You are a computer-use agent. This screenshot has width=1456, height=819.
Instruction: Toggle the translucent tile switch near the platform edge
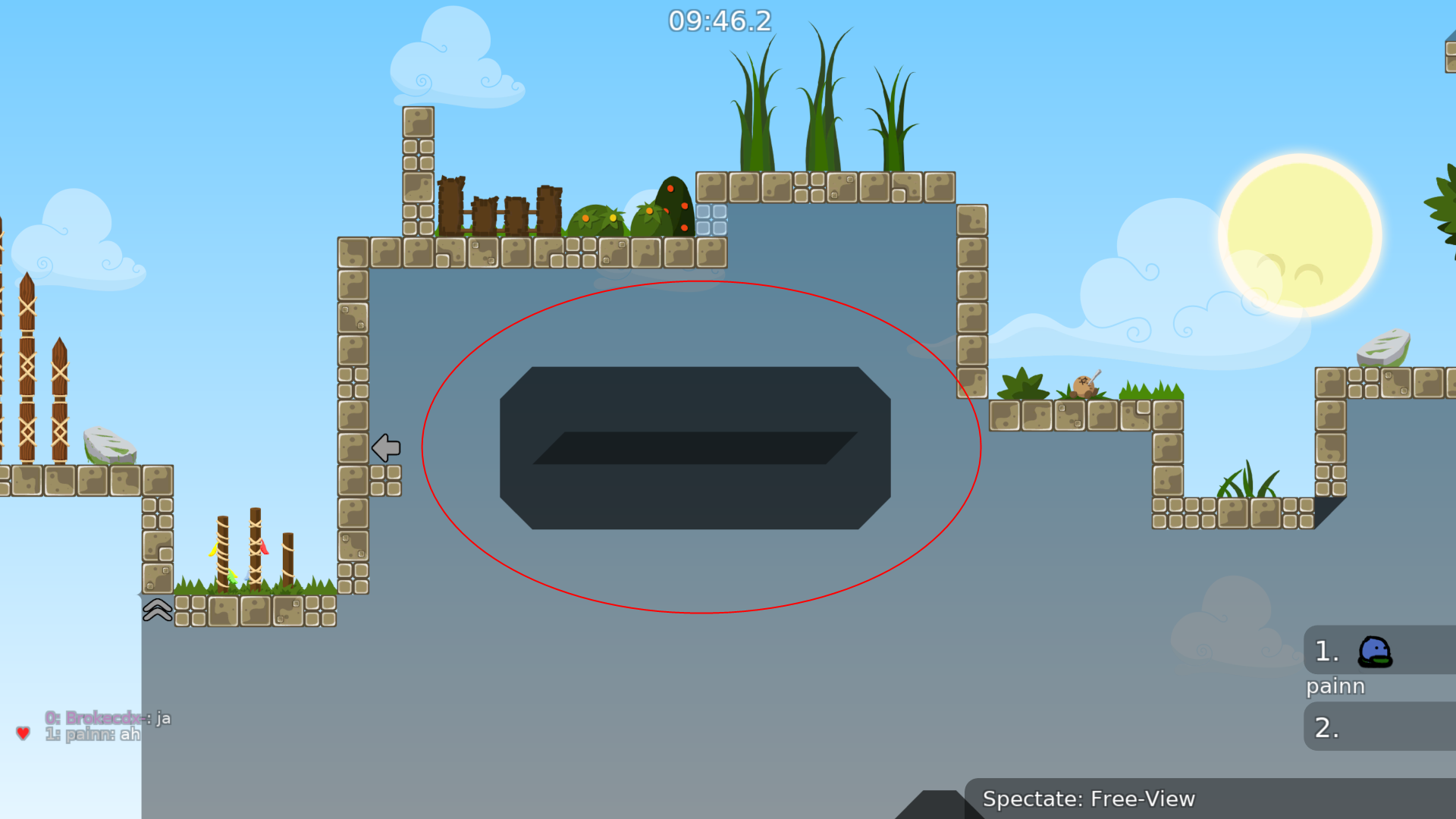(713, 221)
